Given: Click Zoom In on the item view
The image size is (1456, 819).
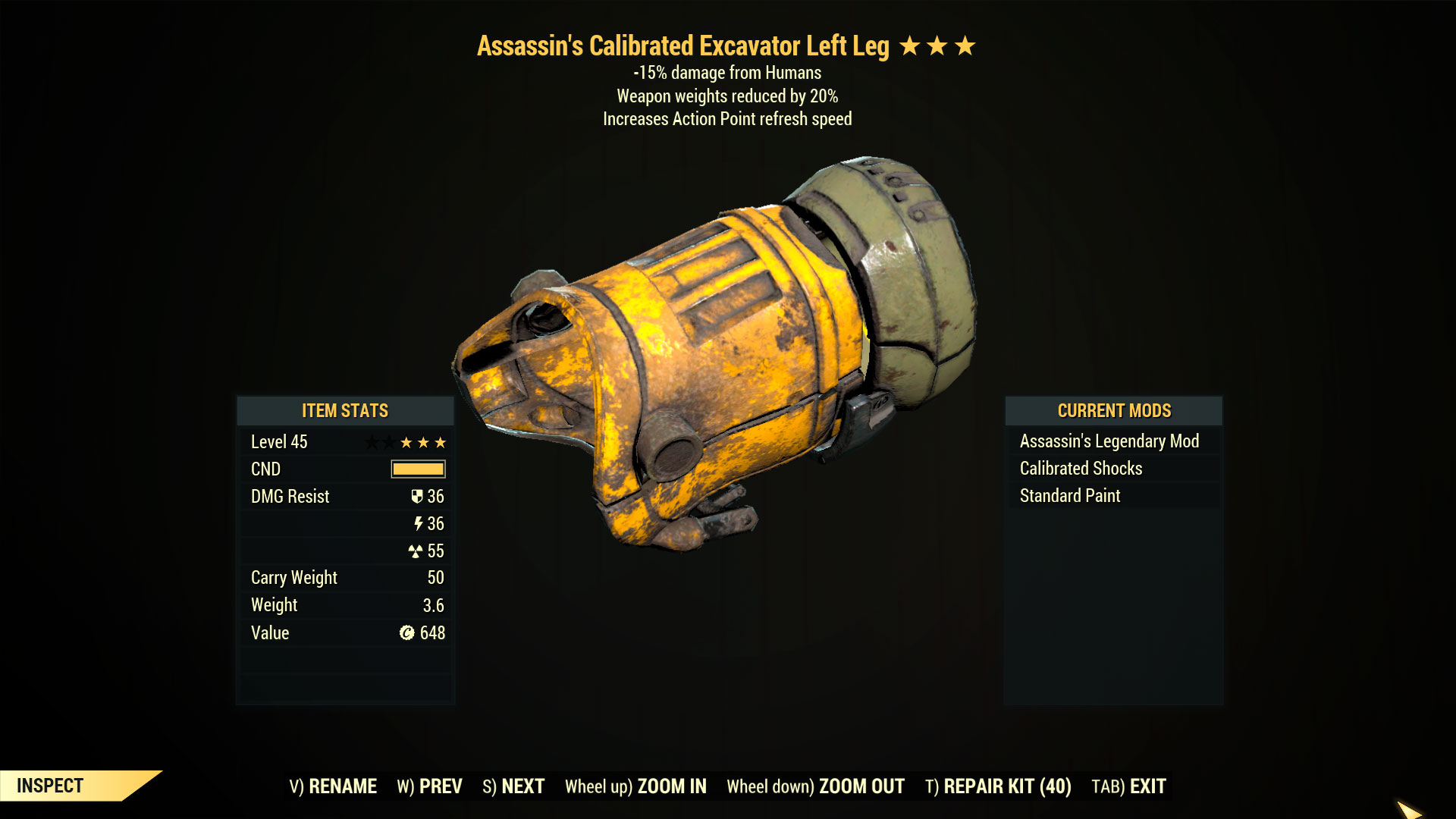Looking at the screenshot, I should (635, 786).
